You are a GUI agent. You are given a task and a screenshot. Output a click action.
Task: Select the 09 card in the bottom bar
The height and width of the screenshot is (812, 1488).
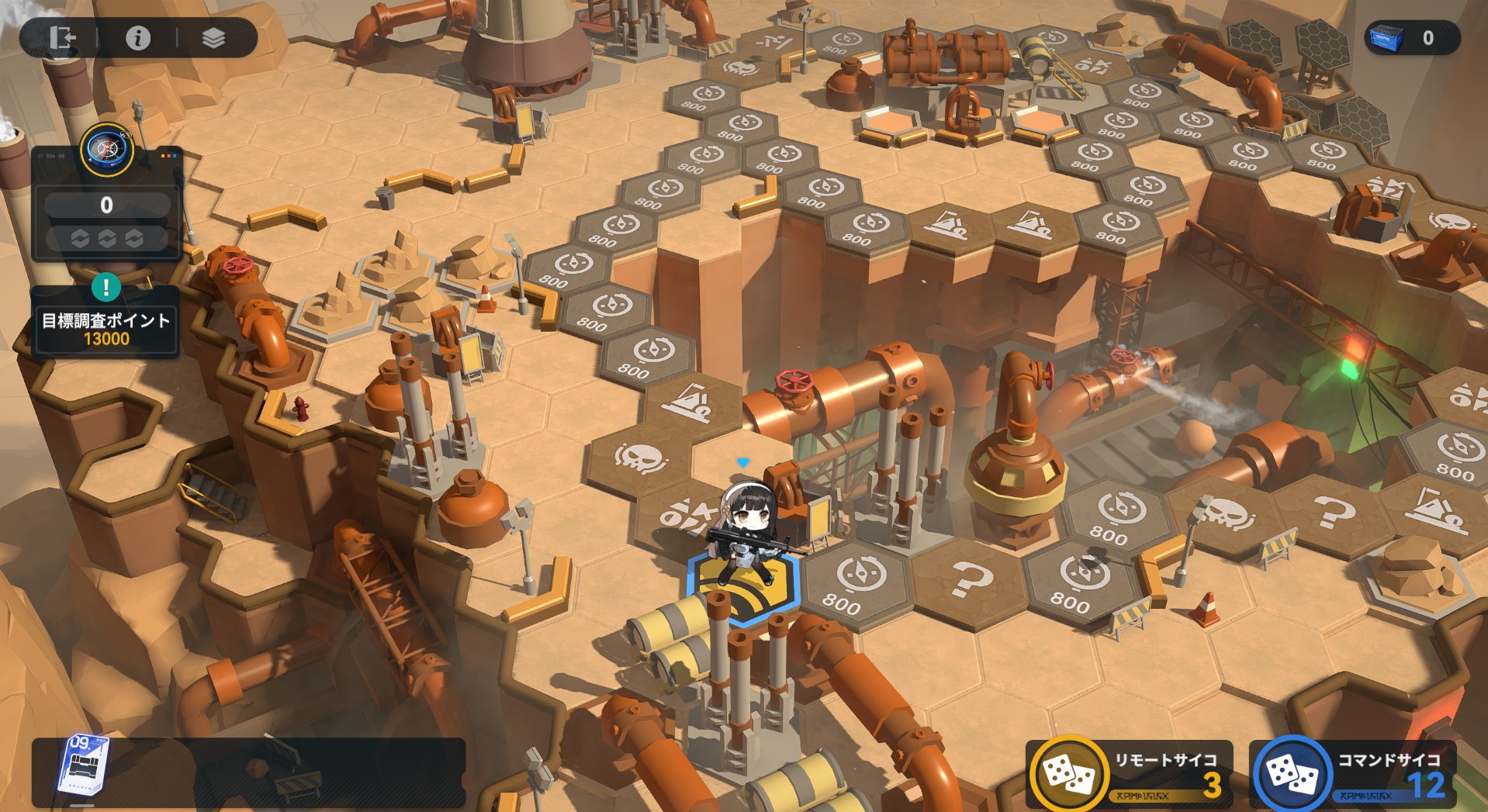pyautogui.click(x=84, y=765)
